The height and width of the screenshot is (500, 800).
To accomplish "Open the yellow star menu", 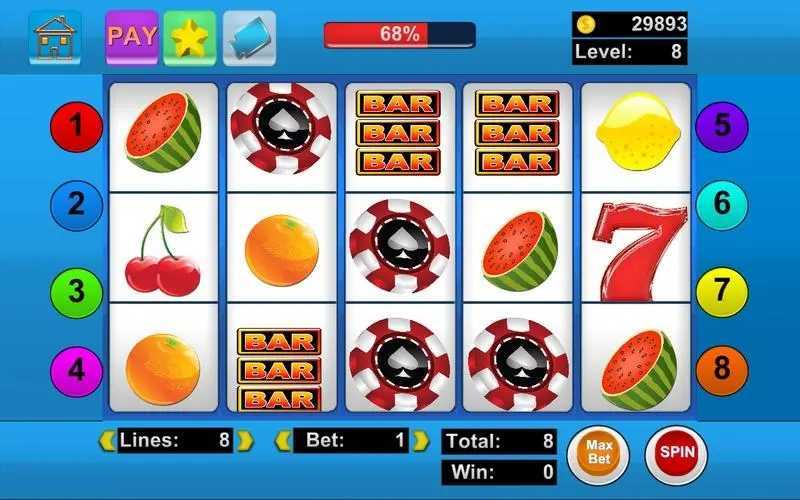I will coord(190,37).
